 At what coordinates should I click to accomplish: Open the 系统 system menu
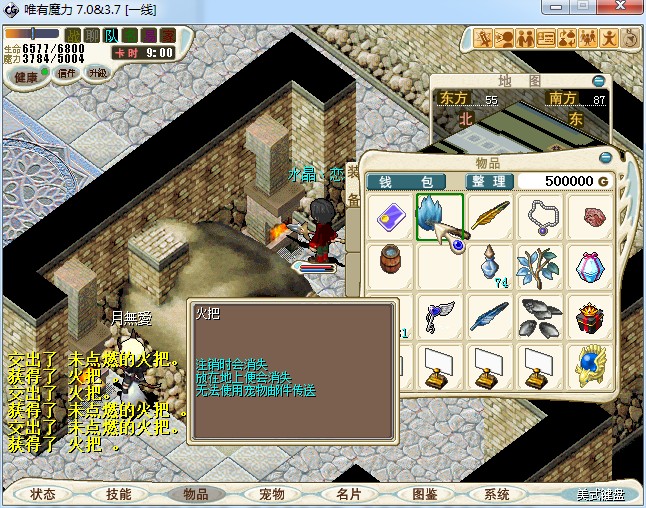point(497,494)
